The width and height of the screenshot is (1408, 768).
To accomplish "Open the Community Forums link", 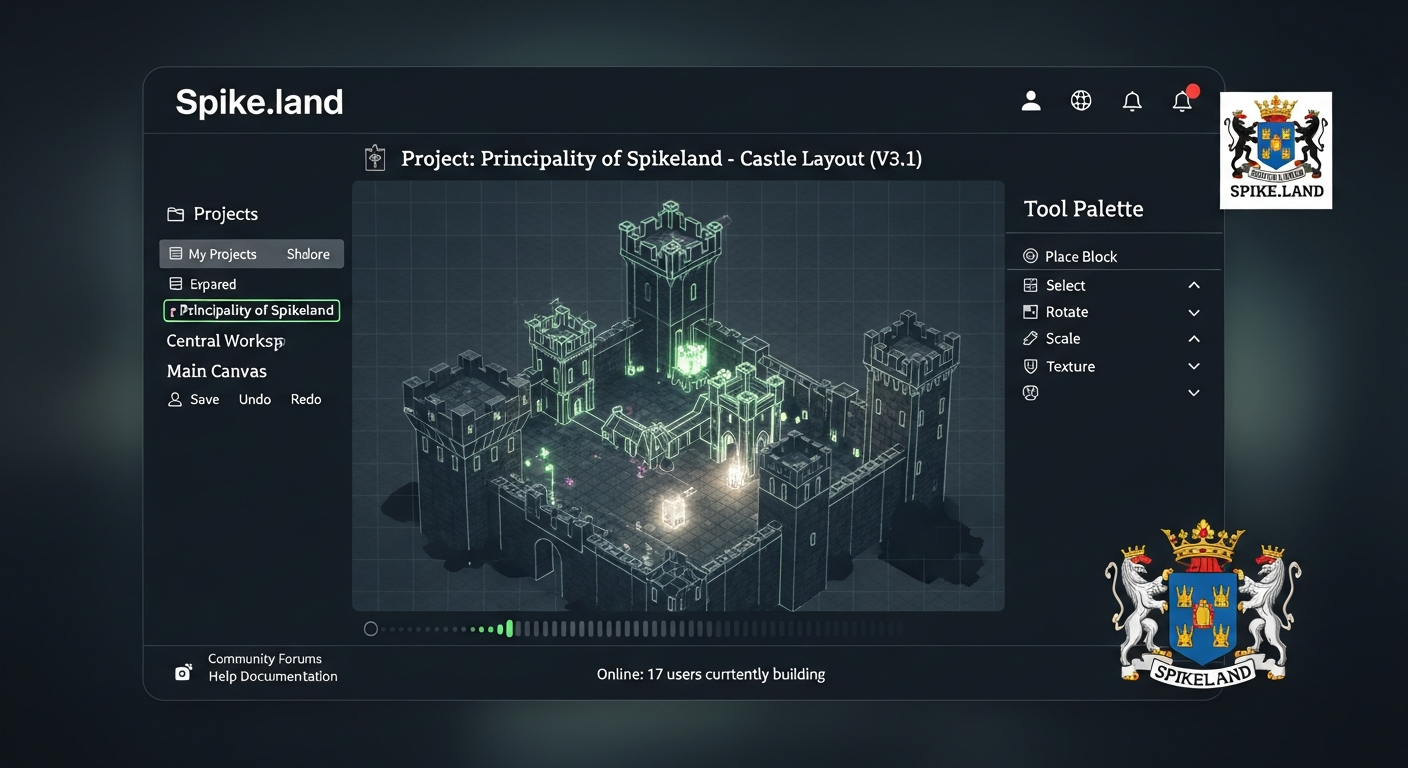I will tap(264, 658).
